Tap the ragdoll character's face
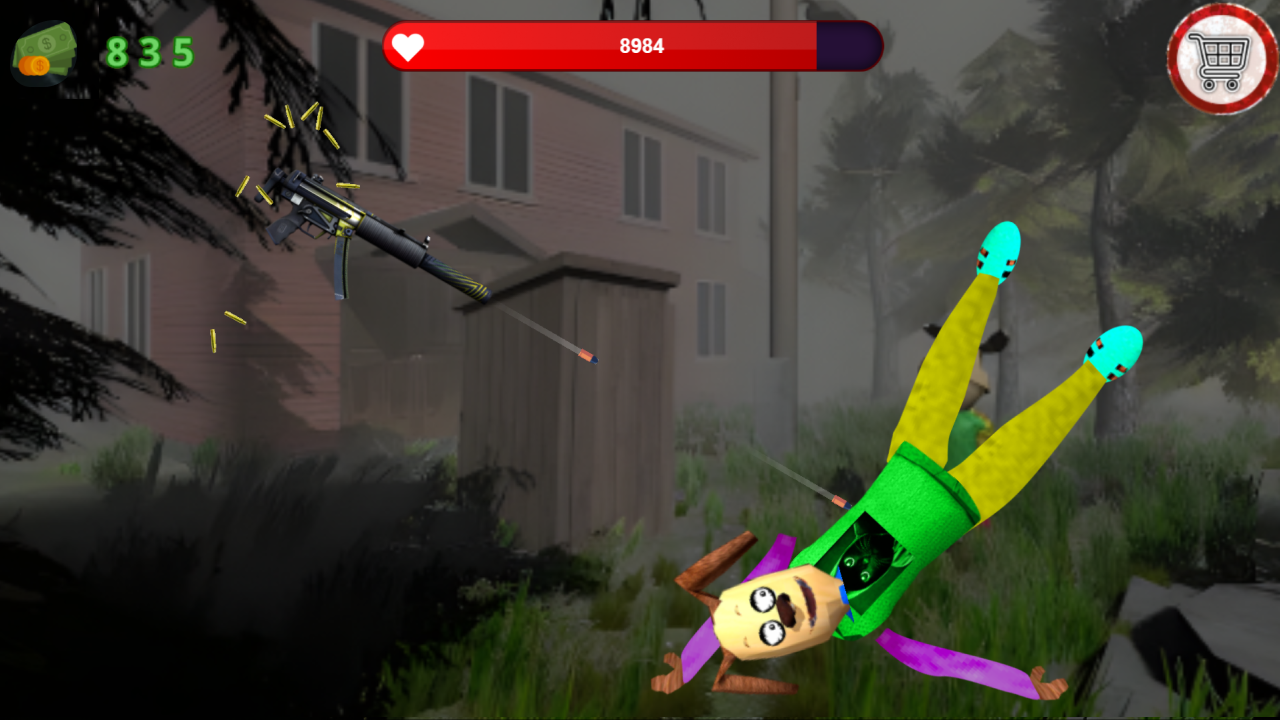The width and height of the screenshot is (1280, 720). [x=780, y=610]
